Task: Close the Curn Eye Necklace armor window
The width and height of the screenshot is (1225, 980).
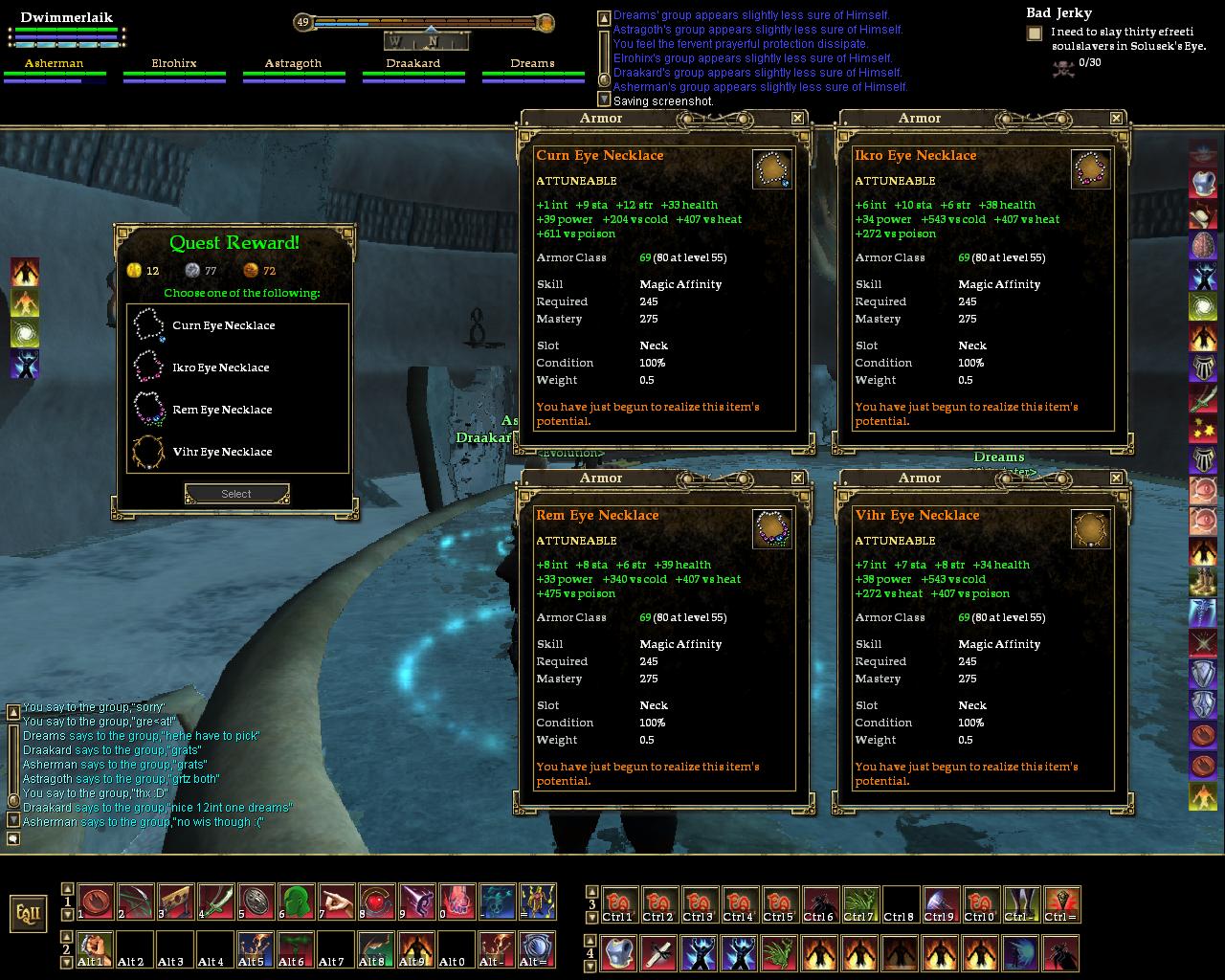Action: click(797, 118)
